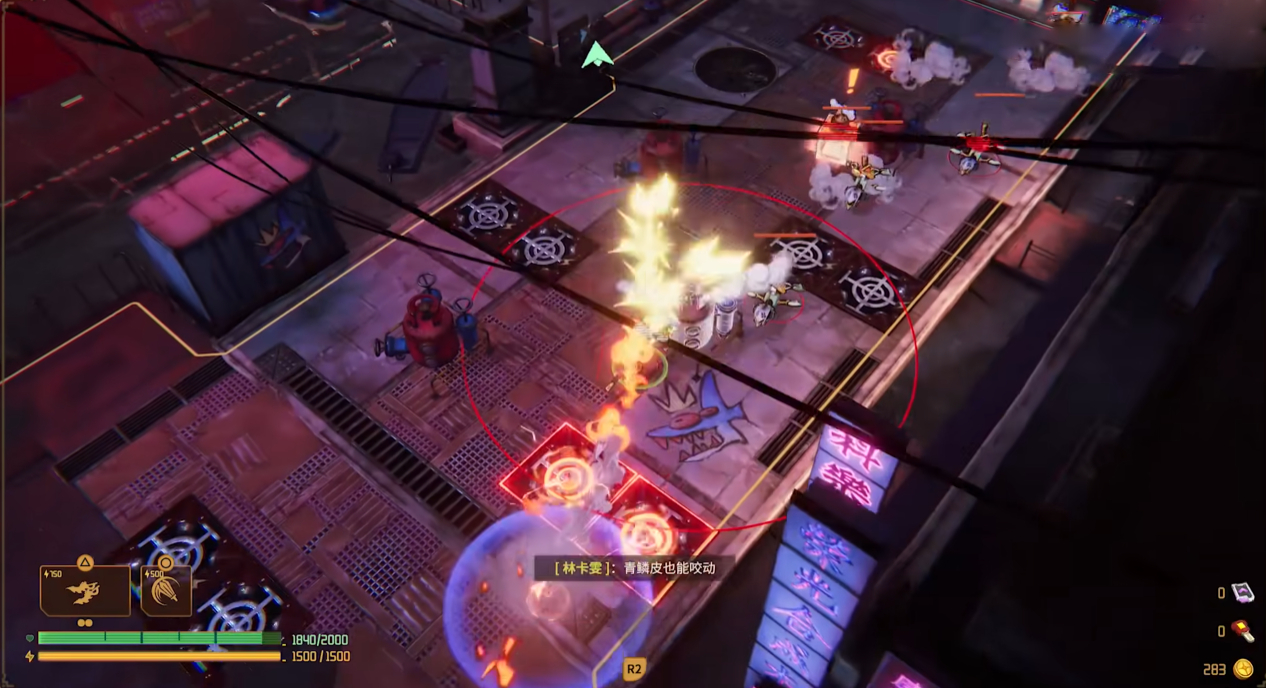
Task: Click the gold coin currency icon
Action: 1243,668
